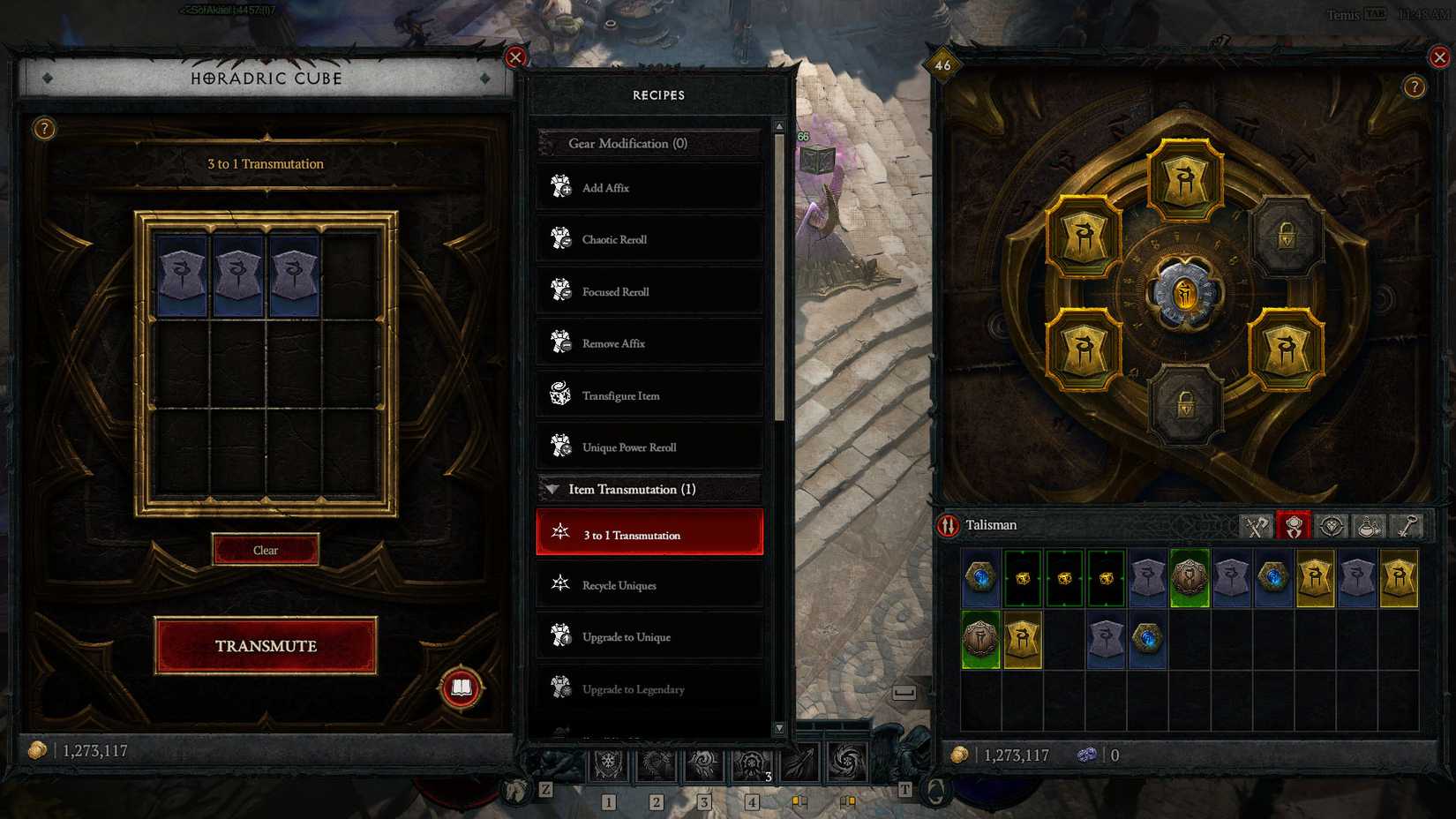Open the Transfigure Item recipe
Viewport: 1456px width, 819px height.
(649, 395)
